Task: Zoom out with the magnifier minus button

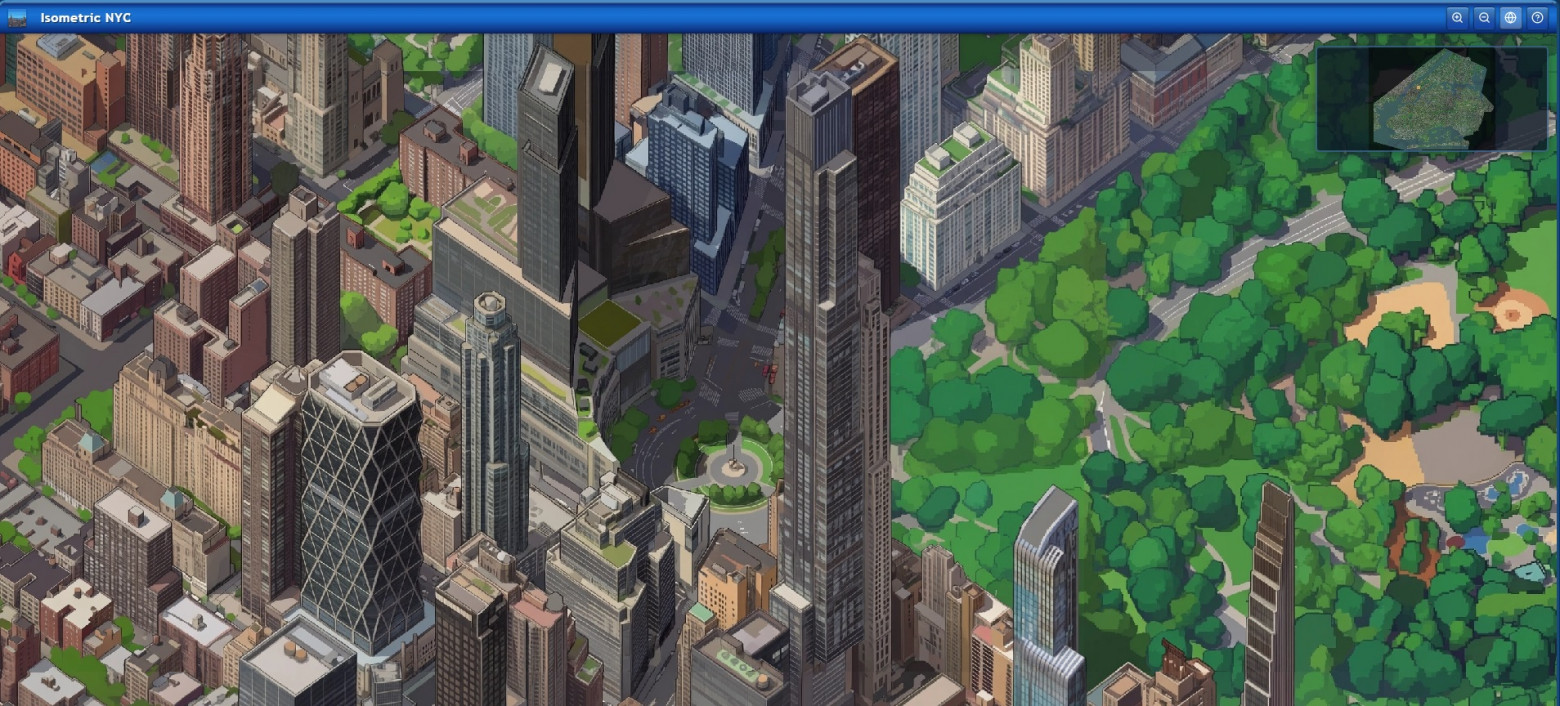Action: coord(1485,17)
